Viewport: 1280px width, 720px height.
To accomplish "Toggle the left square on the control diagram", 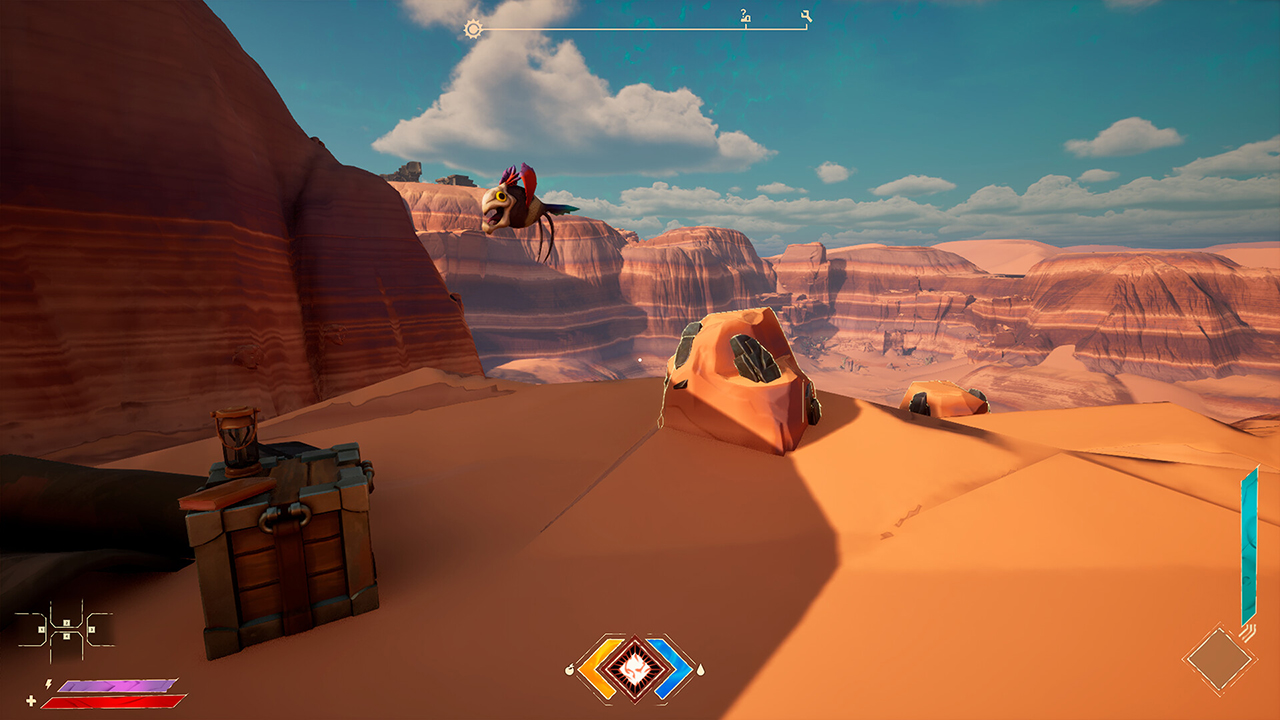I will point(41,630).
